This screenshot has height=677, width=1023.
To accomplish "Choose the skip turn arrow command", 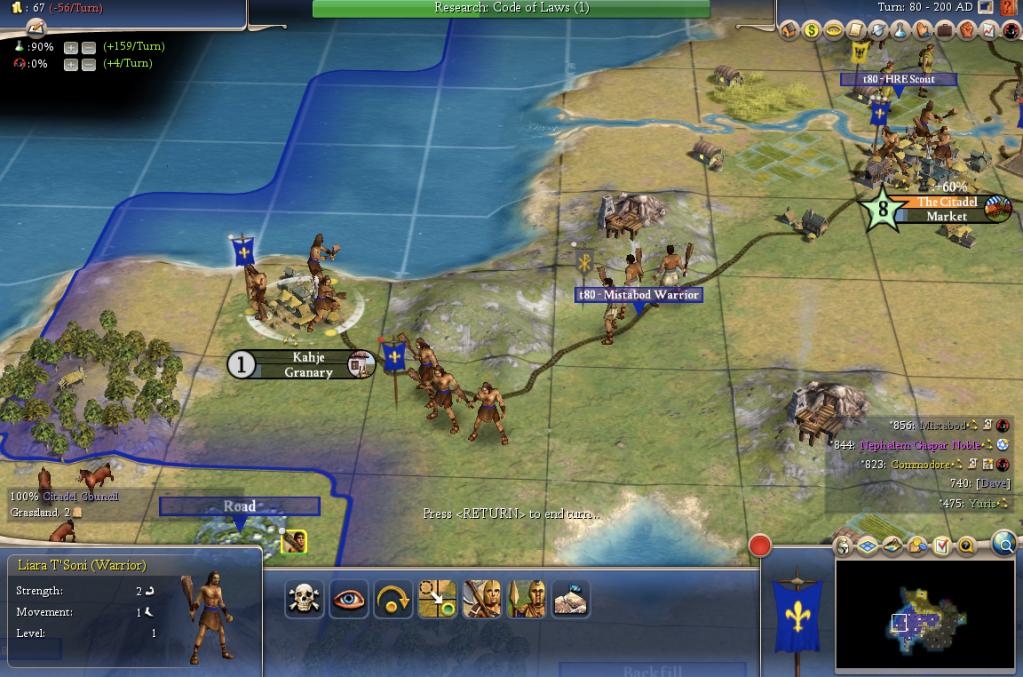I will point(393,599).
